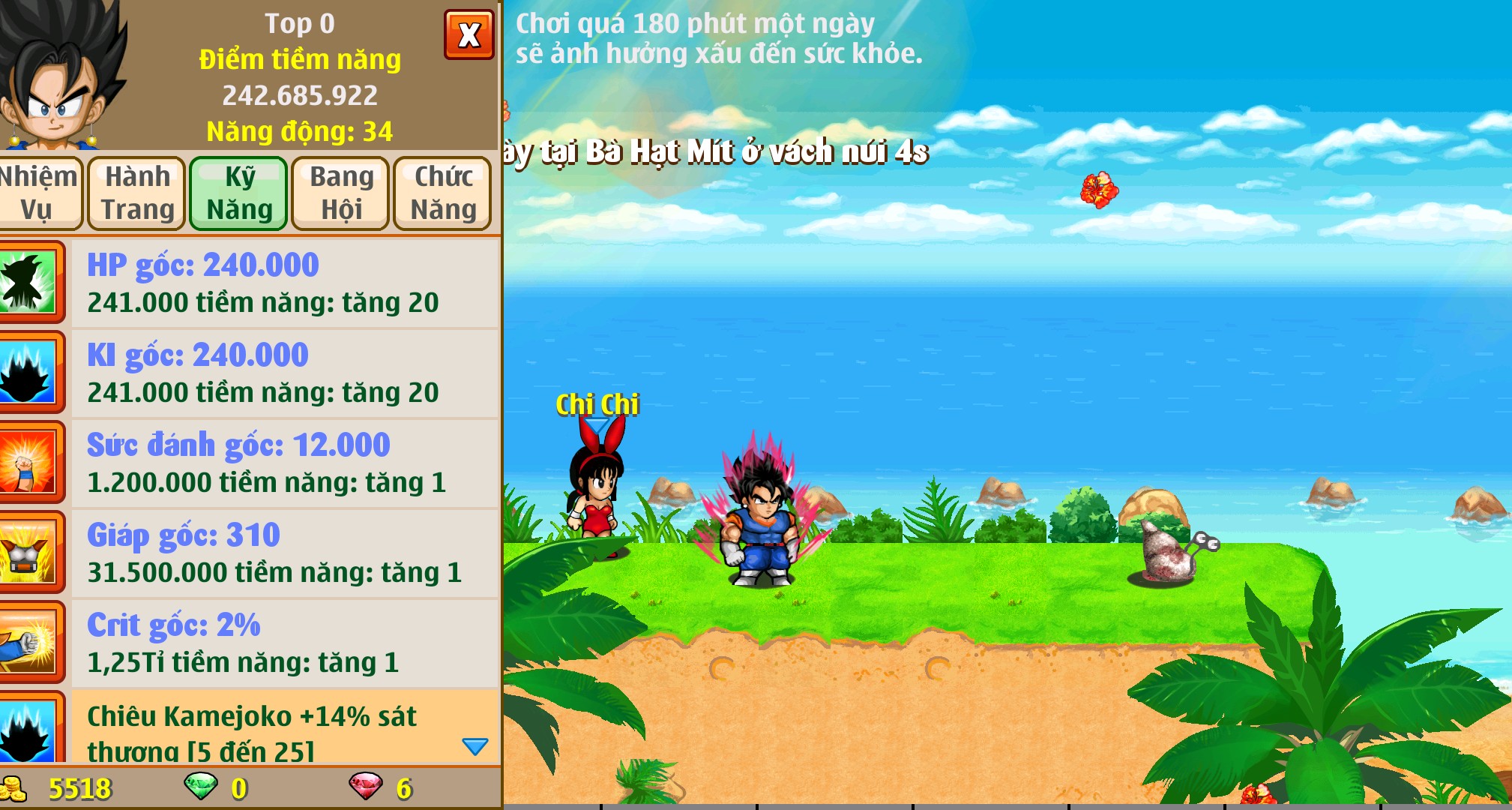Upgrade the HP gốc stat row
The image size is (1512, 810).
pyautogui.click(x=285, y=283)
